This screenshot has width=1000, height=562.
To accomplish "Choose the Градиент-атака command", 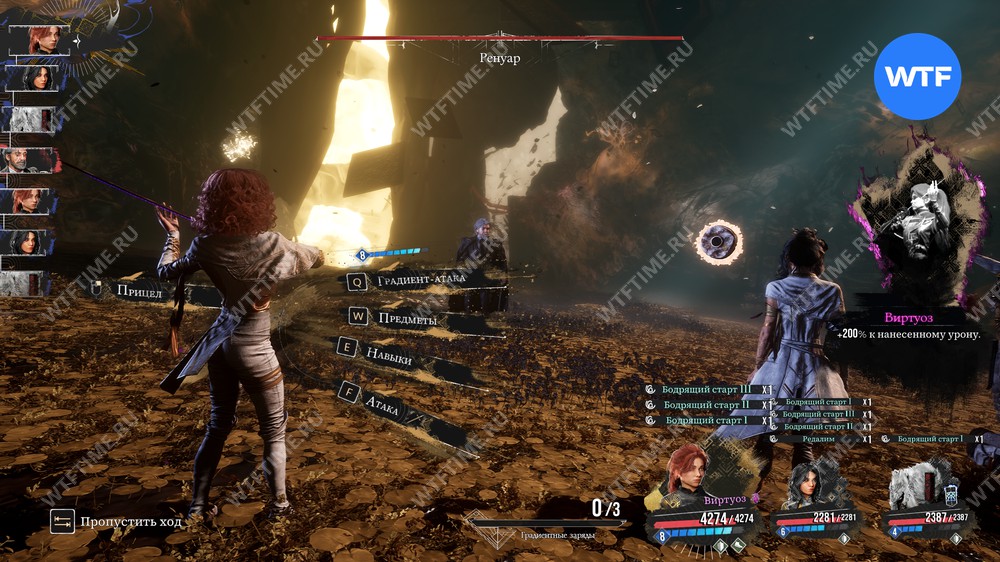I will tap(420, 282).
